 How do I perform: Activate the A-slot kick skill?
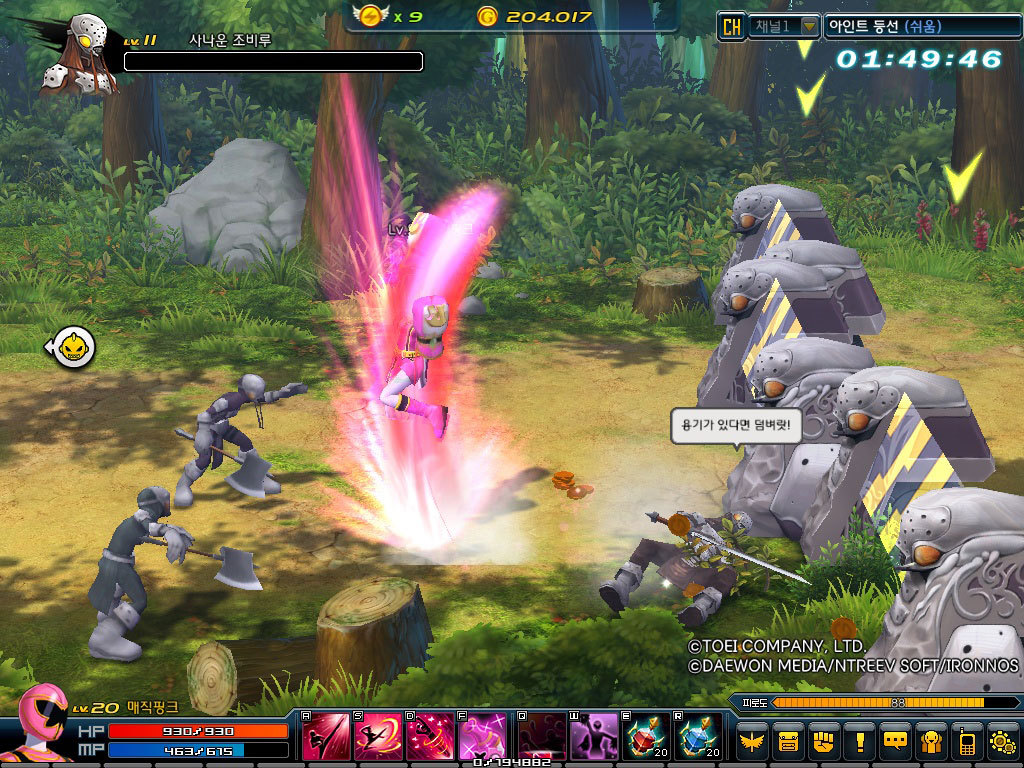[x=326, y=738]
